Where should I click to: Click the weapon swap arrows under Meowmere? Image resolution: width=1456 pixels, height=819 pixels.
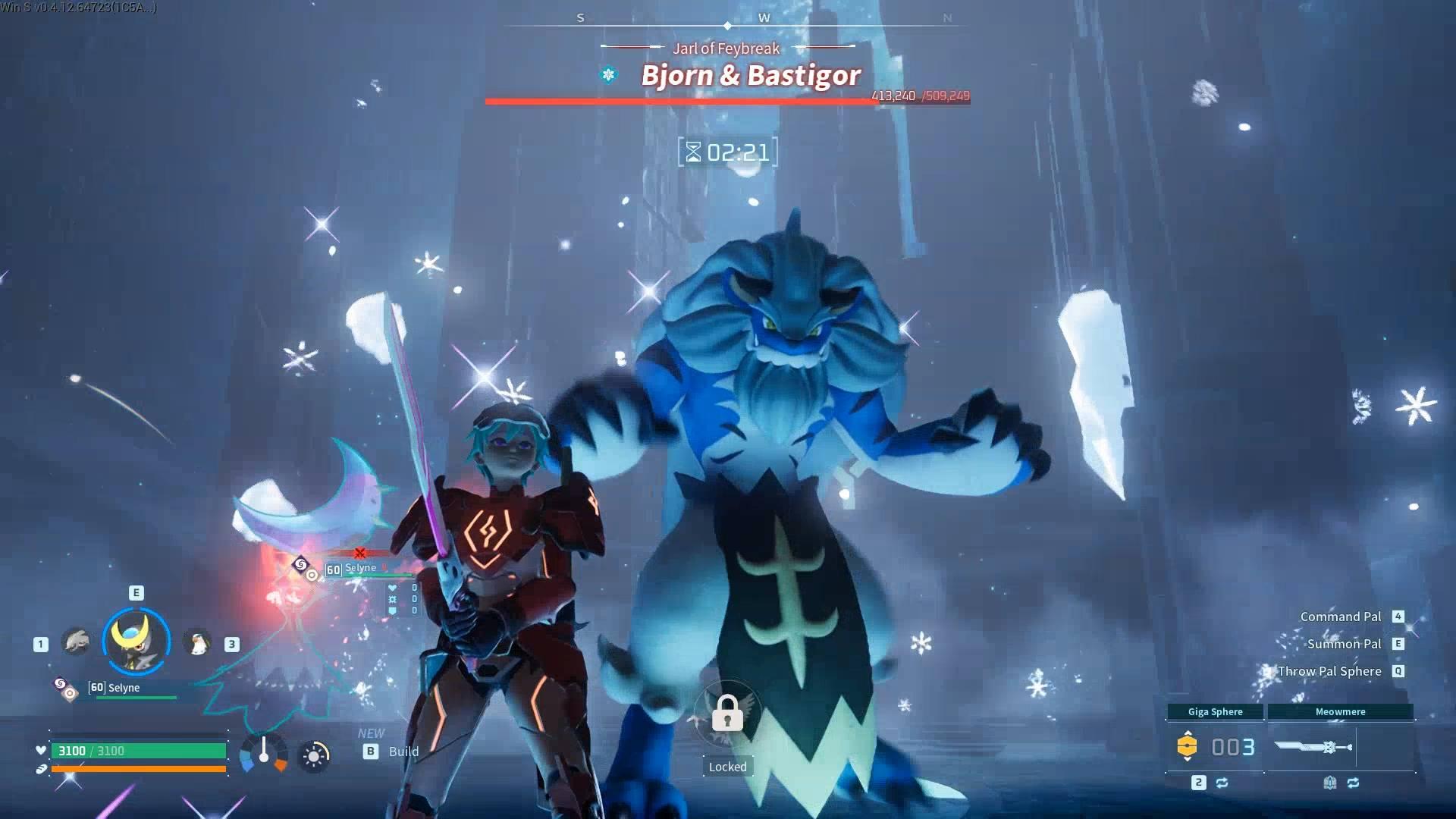click(x=1354, y=783)
